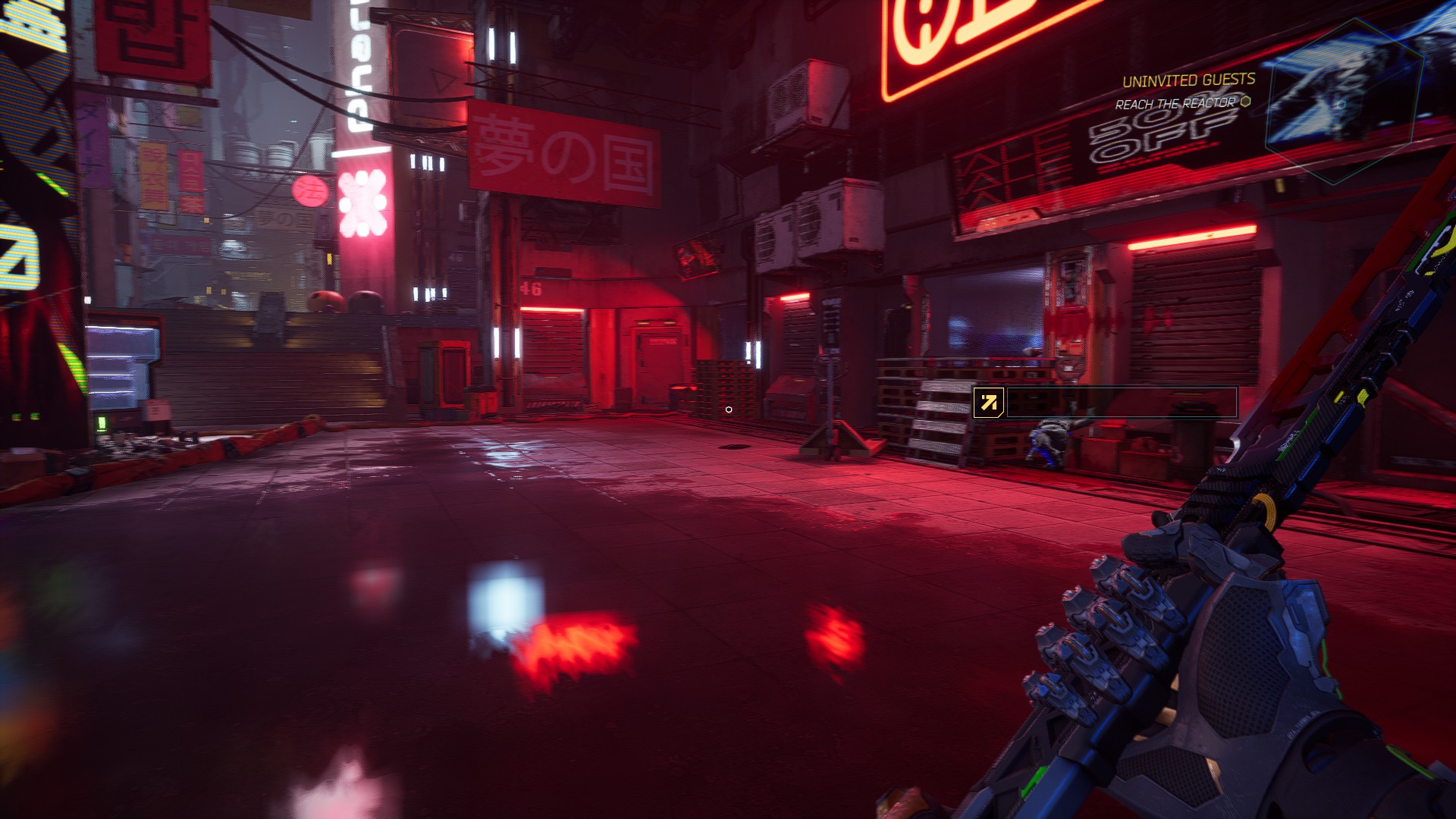Click the Reach the Reactor objective

(1175, 104)
